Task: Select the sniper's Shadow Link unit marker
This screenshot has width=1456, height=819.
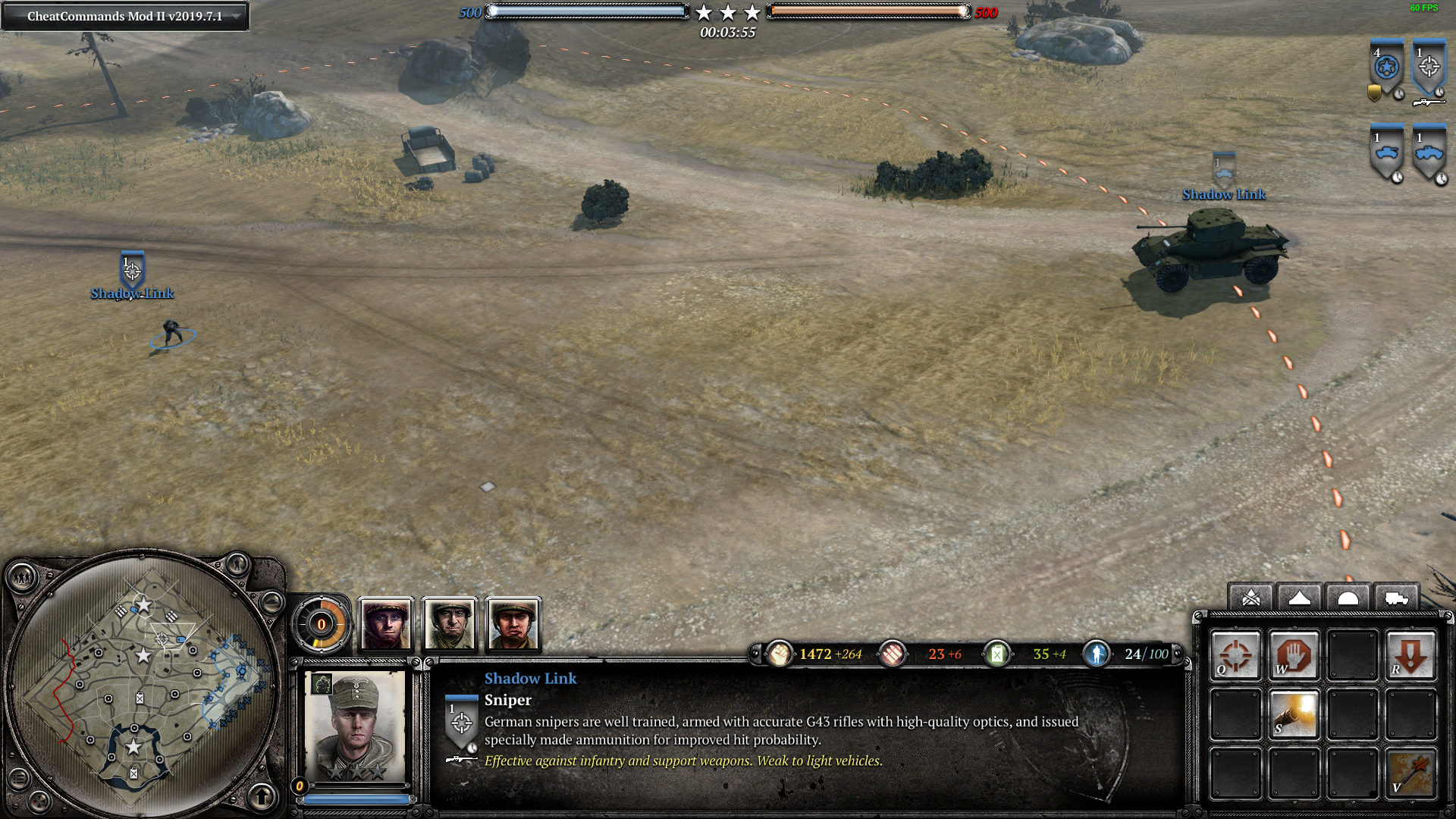Action: [x=133, y=271]
